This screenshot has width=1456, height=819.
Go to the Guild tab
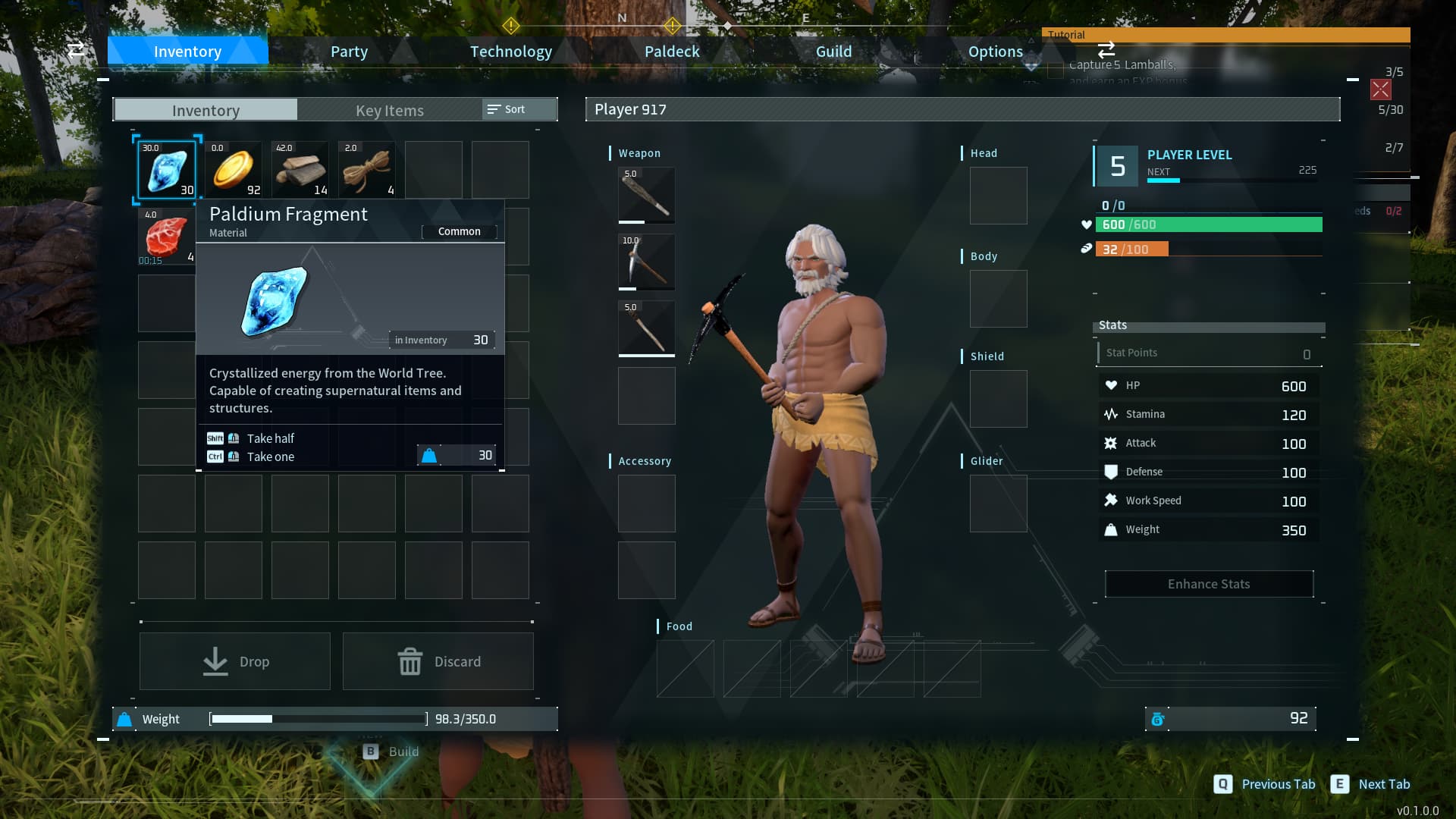[x=833, y=52]
